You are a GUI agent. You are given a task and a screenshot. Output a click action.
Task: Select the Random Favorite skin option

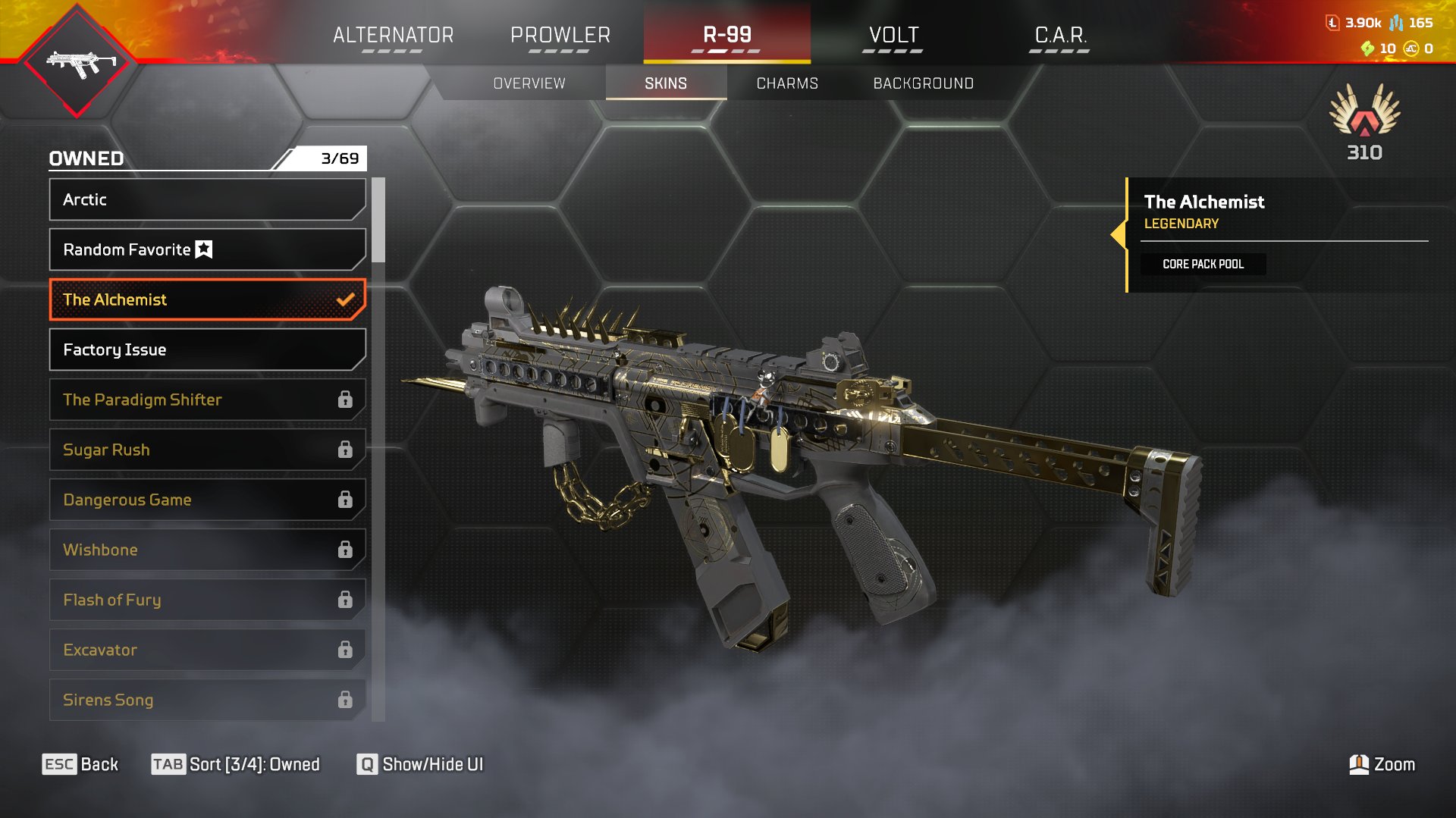click(207, 249)
